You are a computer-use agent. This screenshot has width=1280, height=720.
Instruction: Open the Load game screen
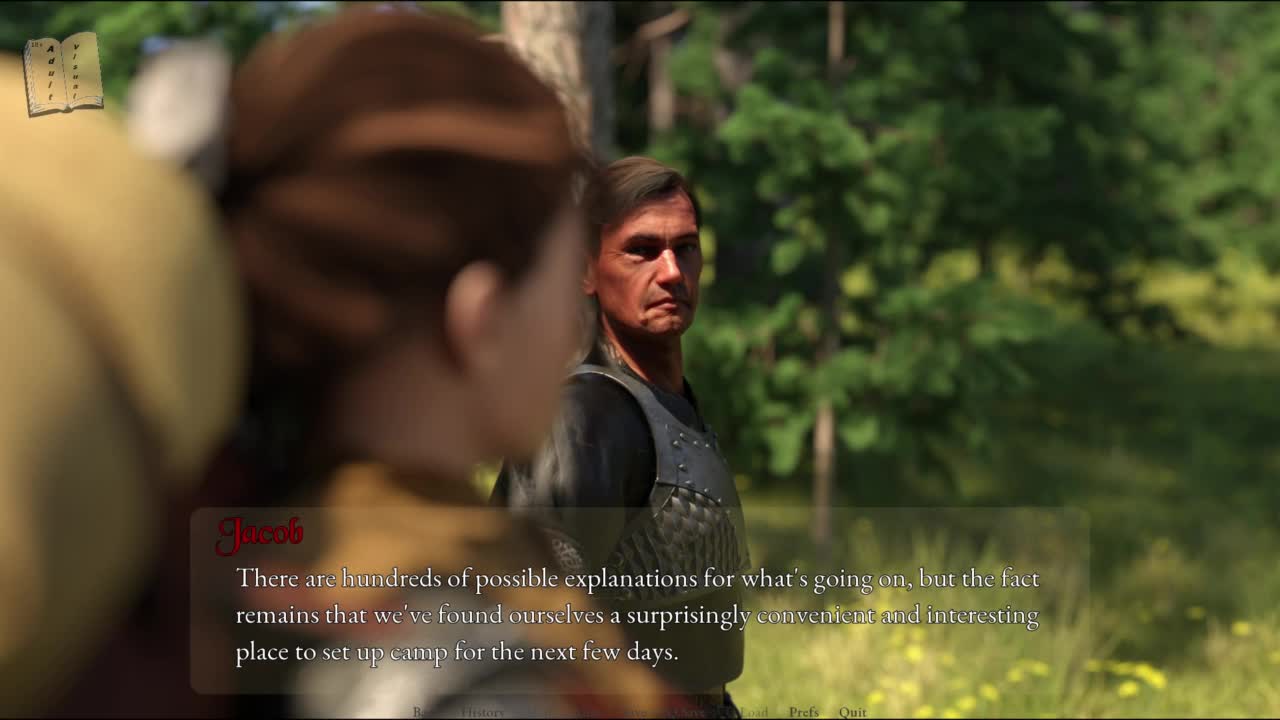tap(753, 712)
